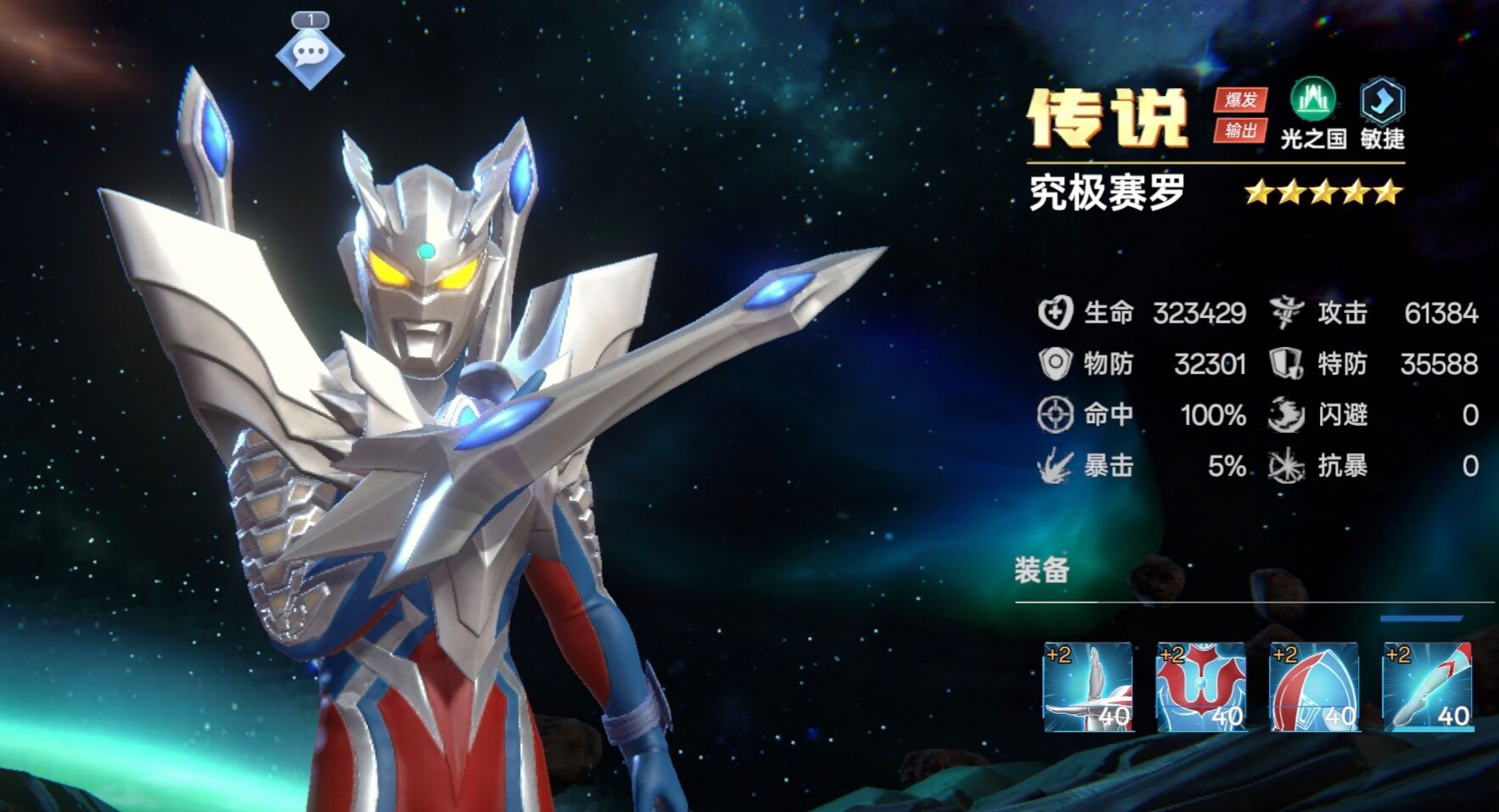The width and height of the screenshot is (1499, 812).
Task: Select the helmet equipment slot
Action: pyautogui.click(x=1313, y=686)
